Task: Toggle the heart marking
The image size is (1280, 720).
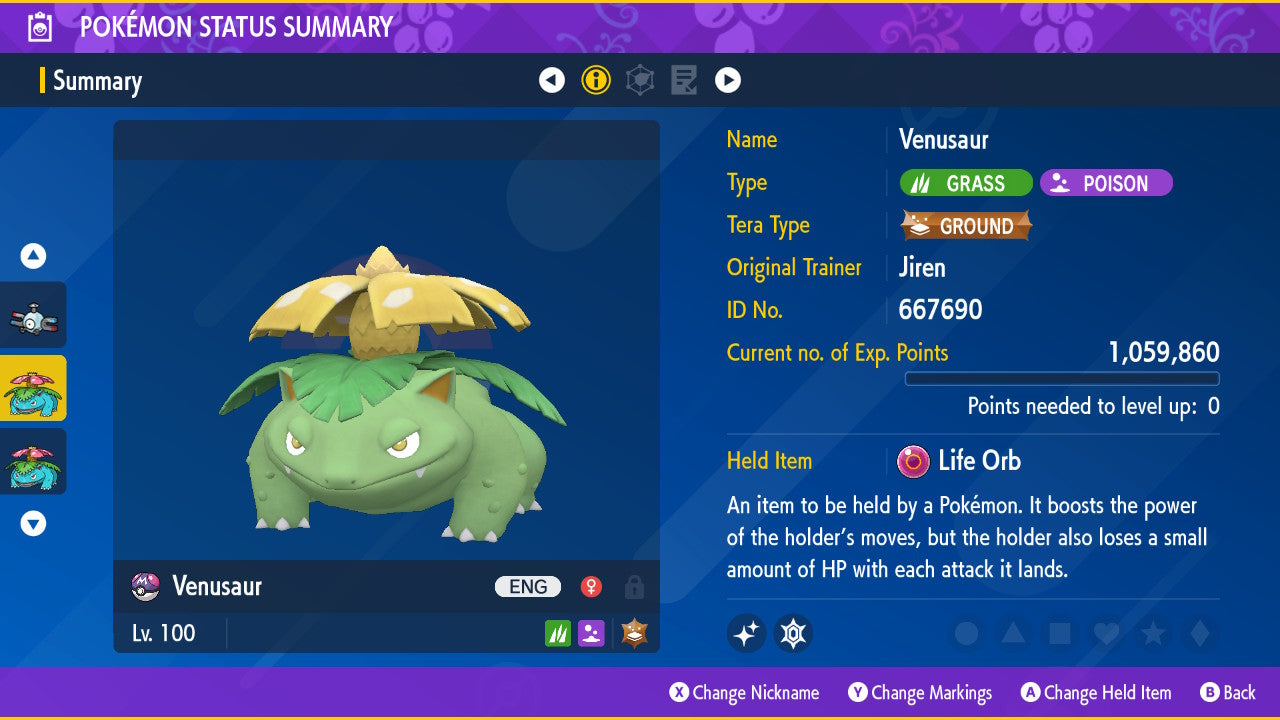Action: click(x=1105, y=633)
